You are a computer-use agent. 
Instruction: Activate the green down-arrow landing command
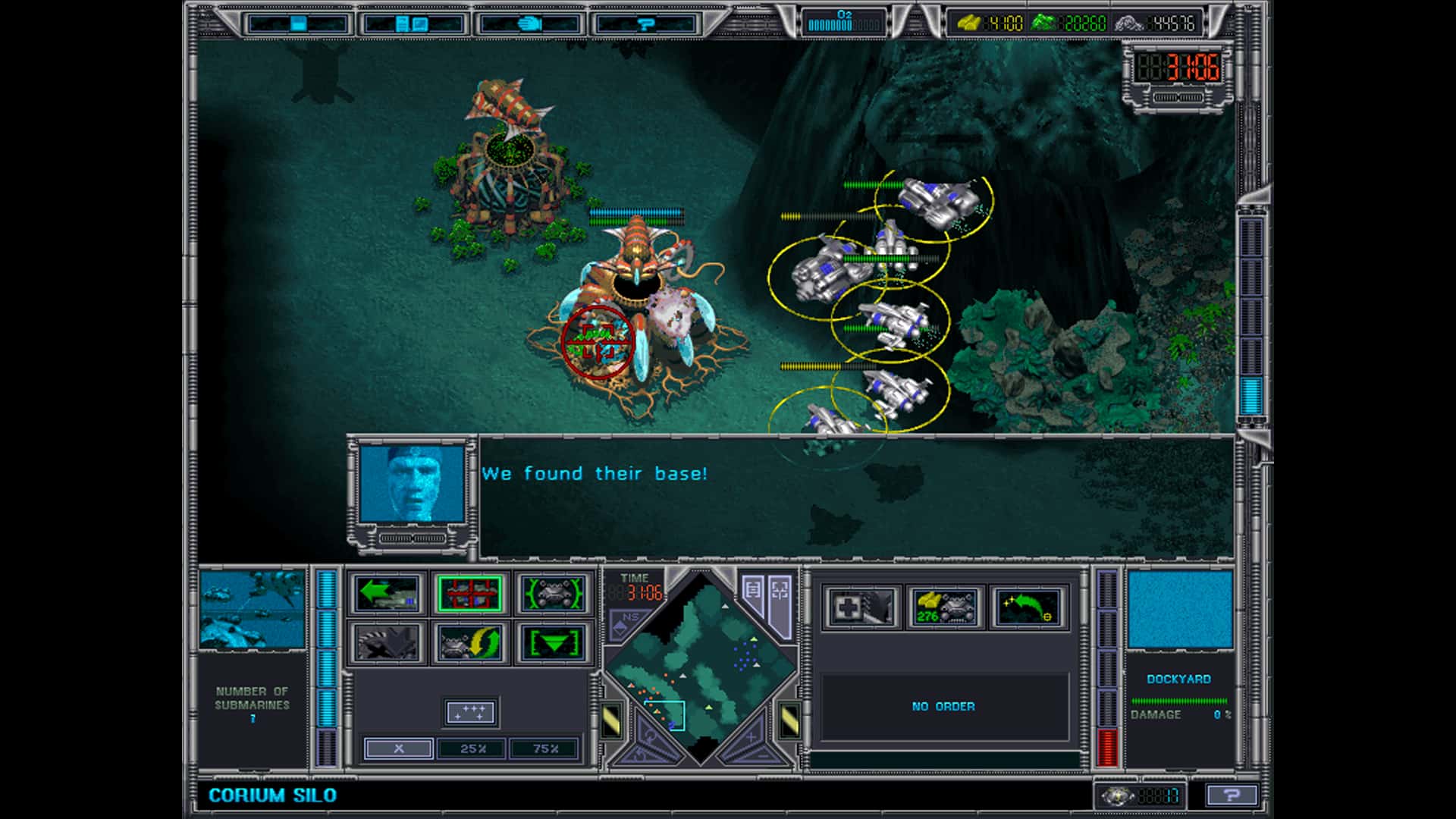coord(556,643)
